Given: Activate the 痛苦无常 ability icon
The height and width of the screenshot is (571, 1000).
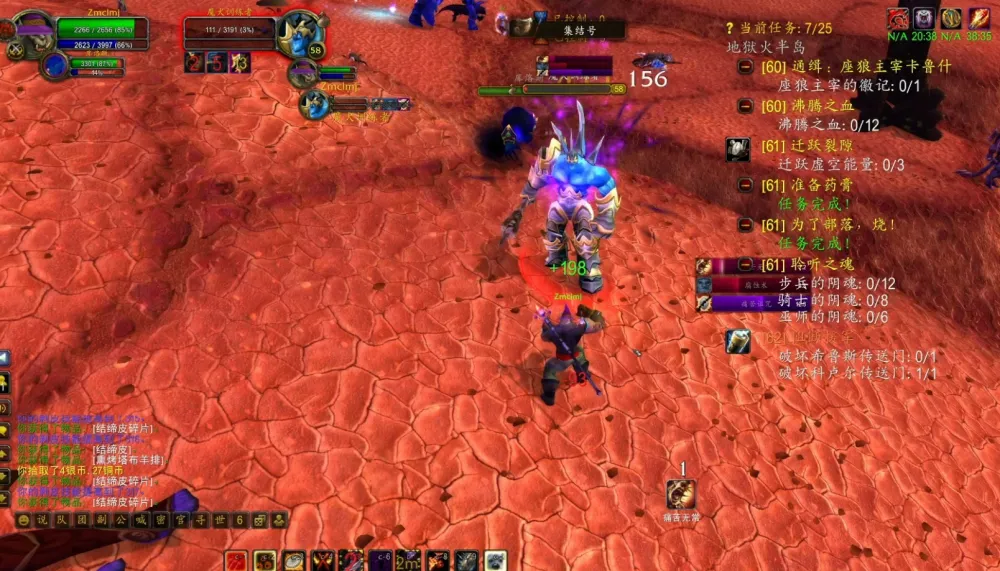Looking at the screenshot, I should 682,494.
